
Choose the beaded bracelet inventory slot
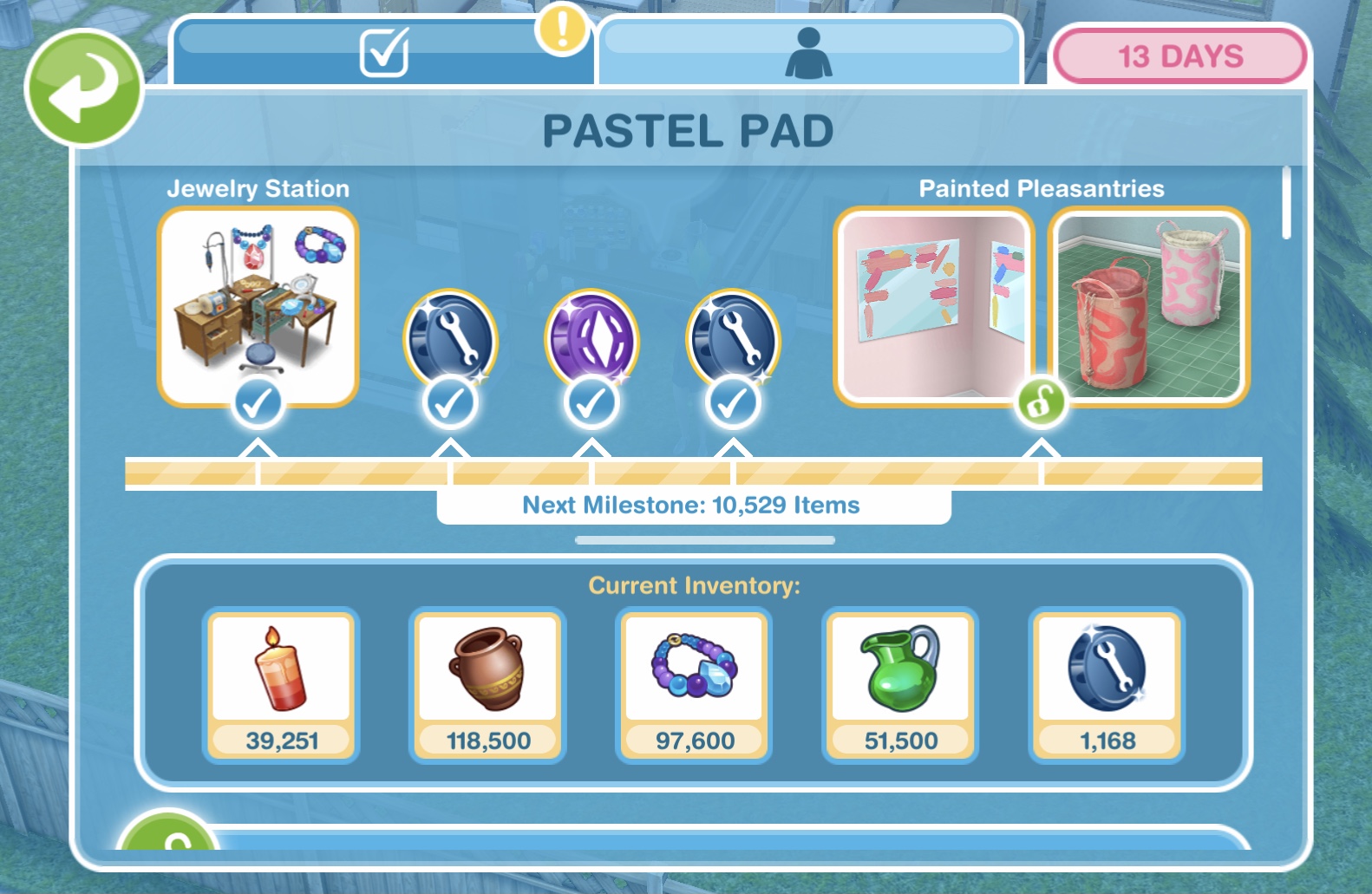[694, 684]
